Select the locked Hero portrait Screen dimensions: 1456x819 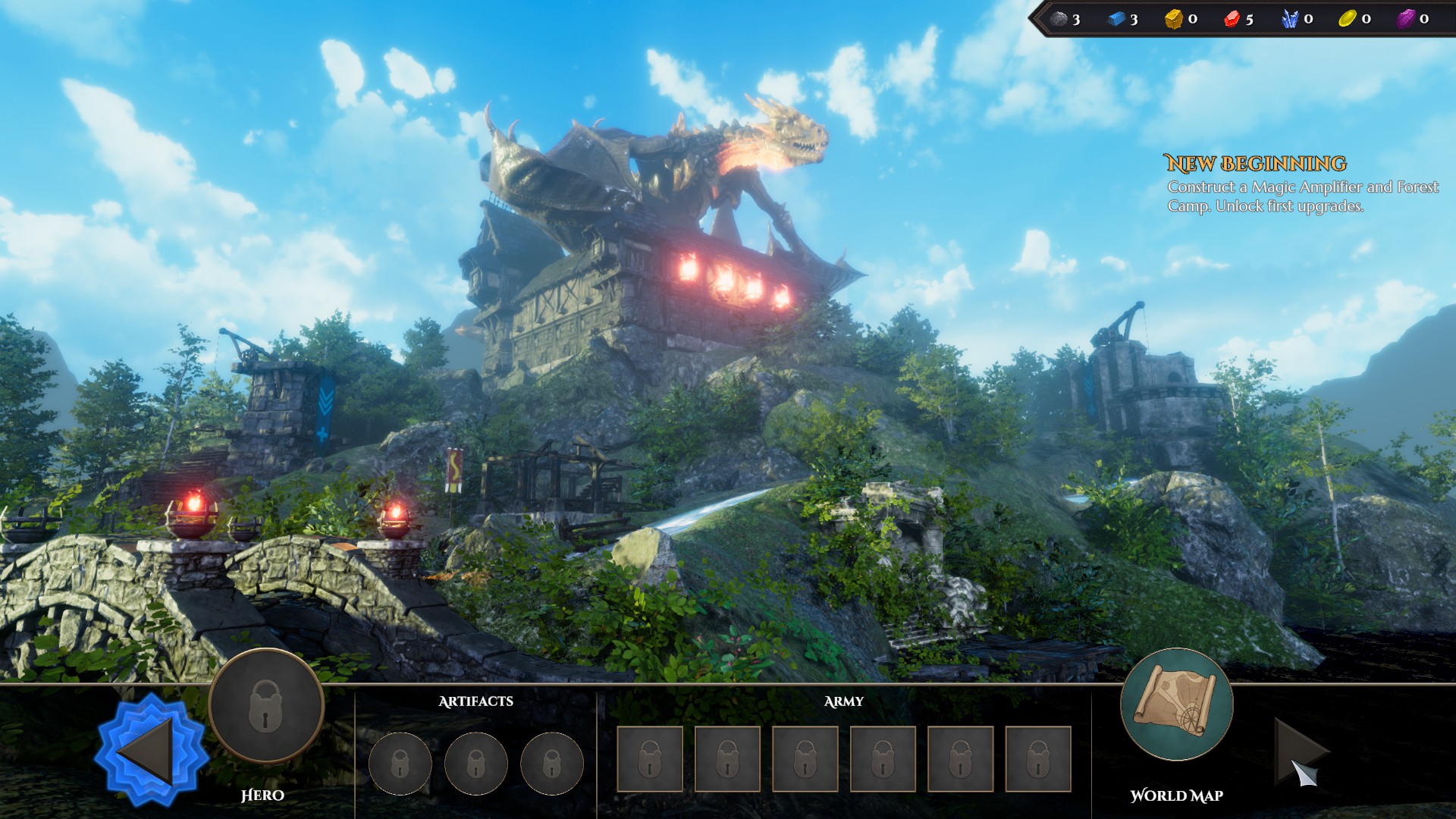[266, 705]
